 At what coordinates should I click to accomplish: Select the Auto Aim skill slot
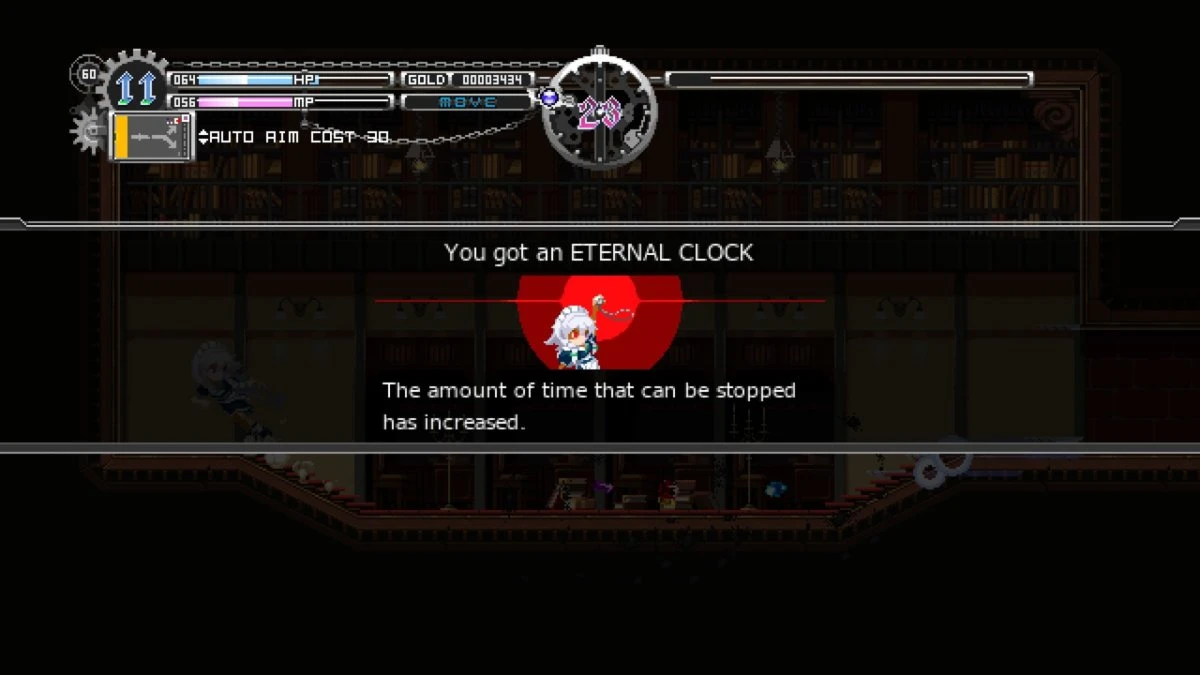point(152,137)
